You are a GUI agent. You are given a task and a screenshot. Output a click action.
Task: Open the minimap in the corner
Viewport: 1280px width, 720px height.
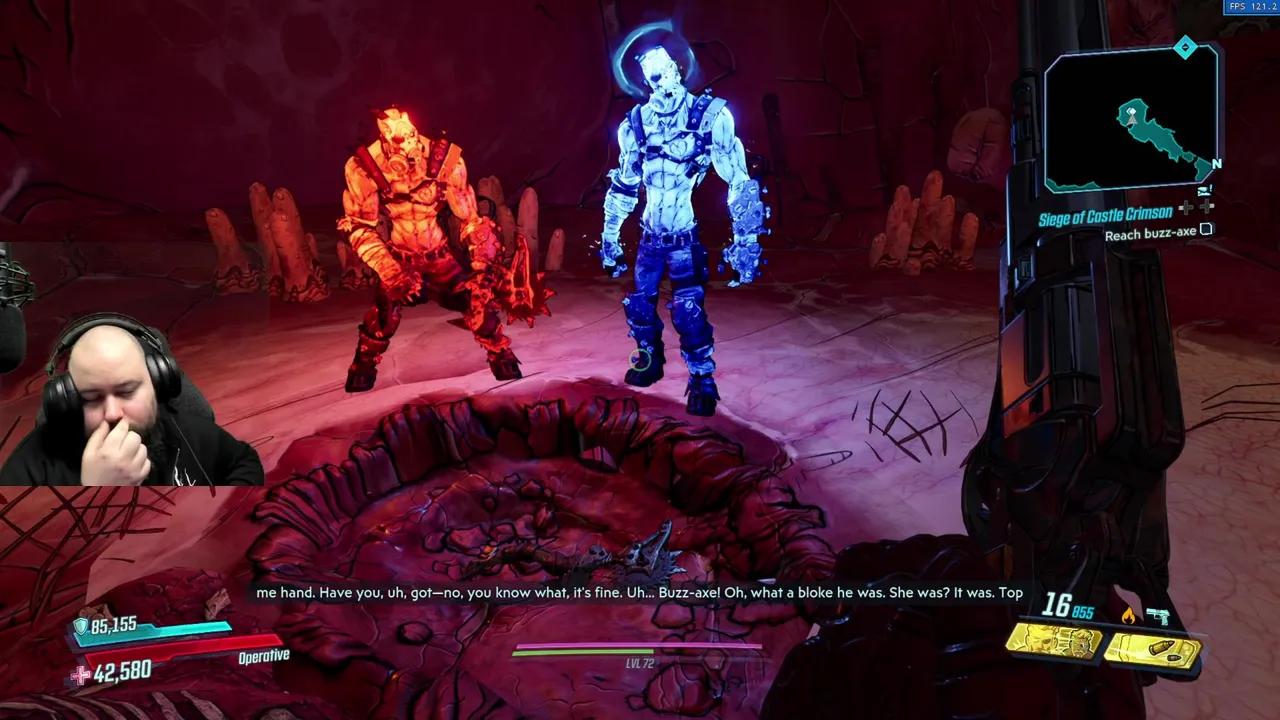1132,120
